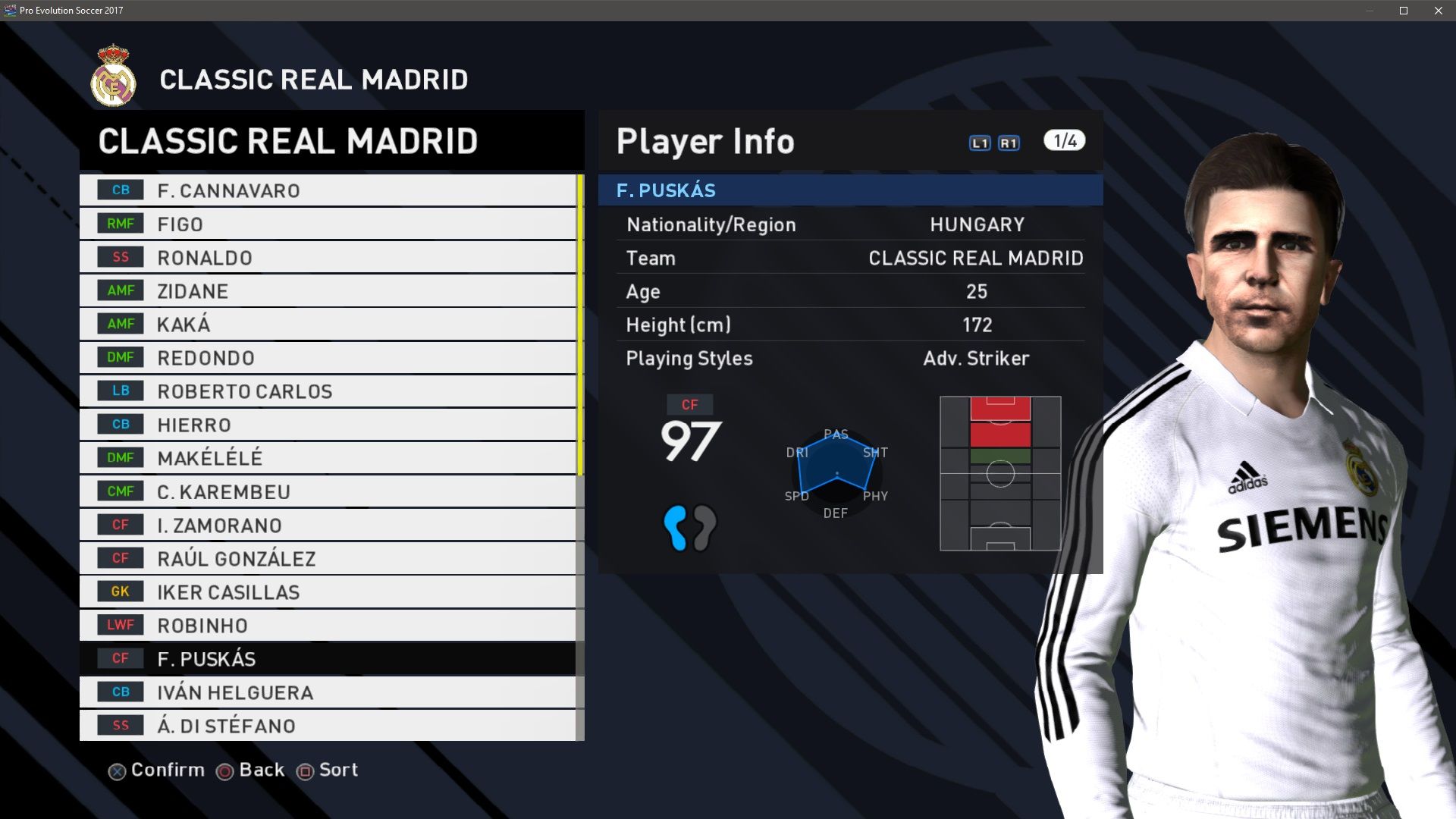Image resolution: width=1456 pixels, height=819 pixels.
Task: Choose Á. Di Stéfano's row
Action: [x=328, y=726]
